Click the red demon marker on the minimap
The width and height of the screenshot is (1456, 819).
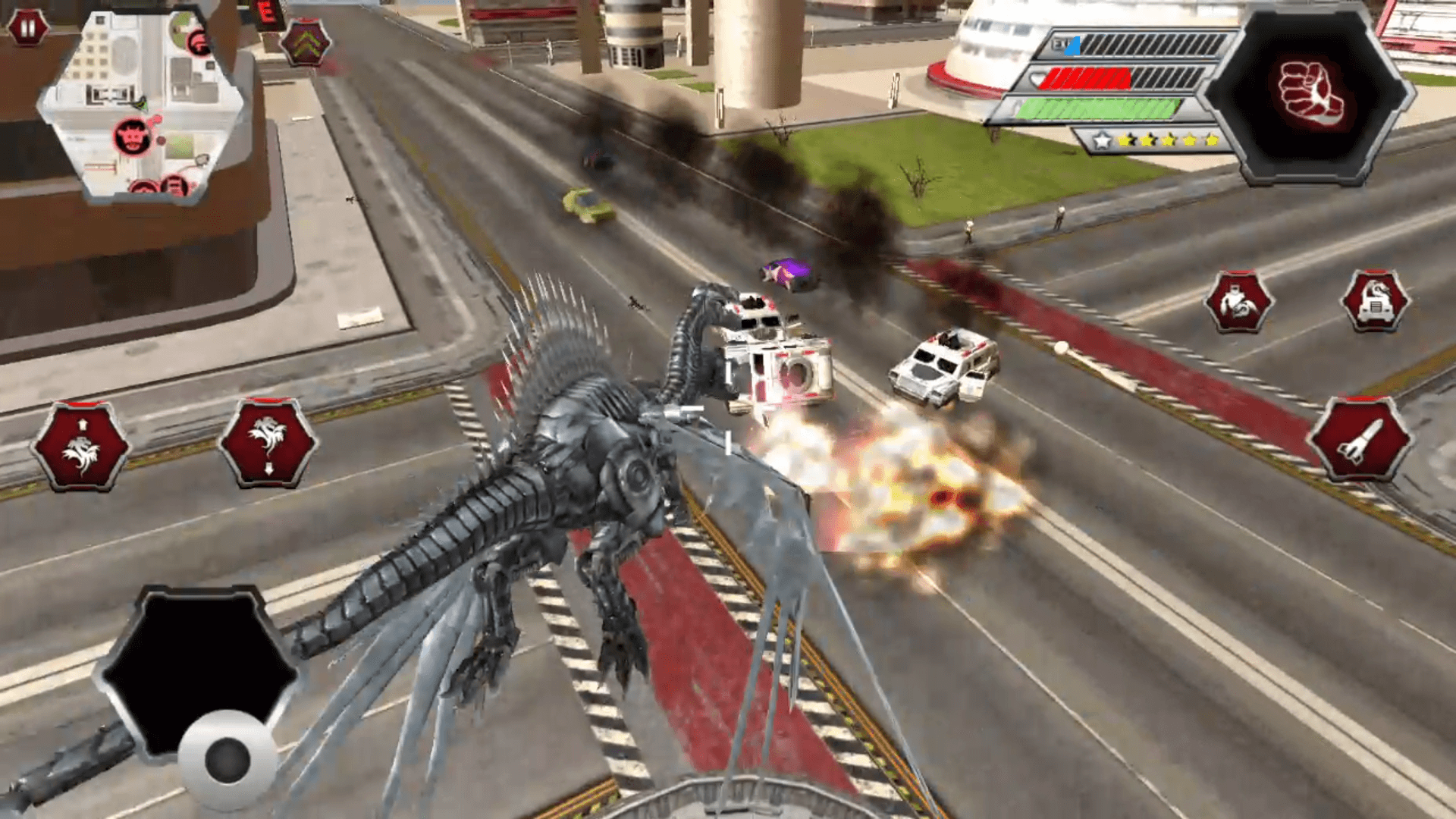pos(132,136)
